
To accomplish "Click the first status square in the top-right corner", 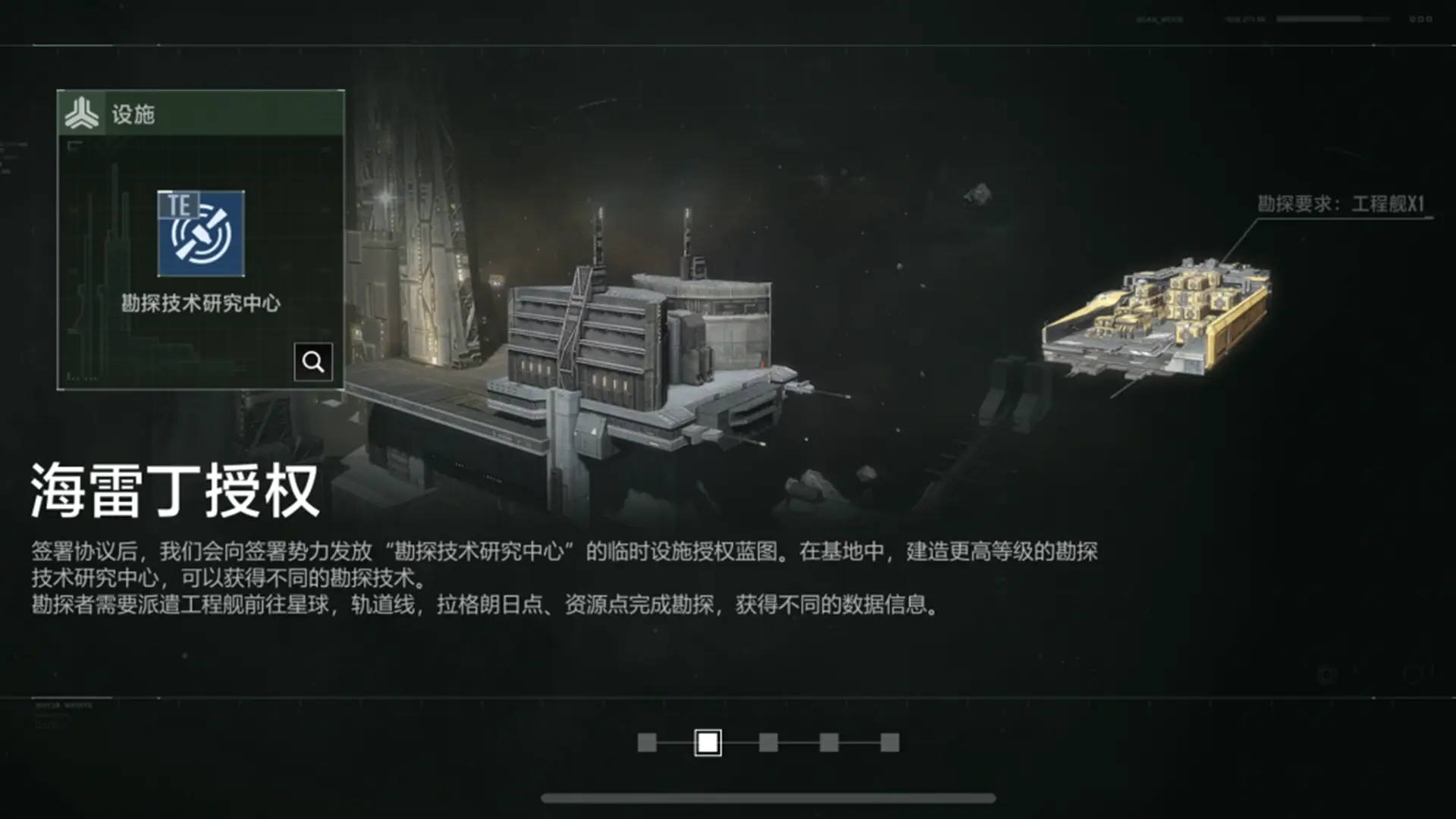I will [x=1413, y=17].
